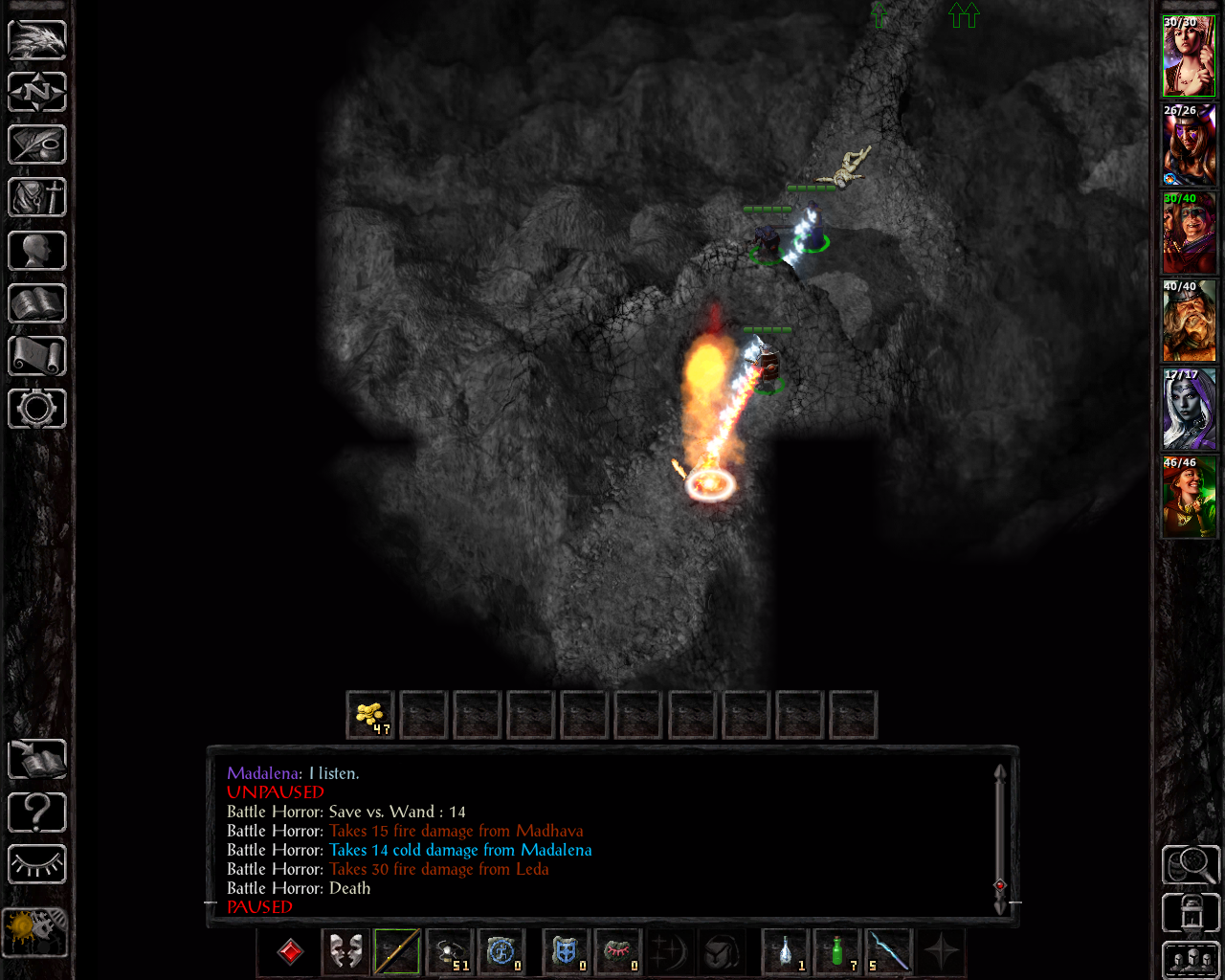Select all party with three-helmets button
The width and height of the screenshot is (1225, 980).
pos(1191,960)
